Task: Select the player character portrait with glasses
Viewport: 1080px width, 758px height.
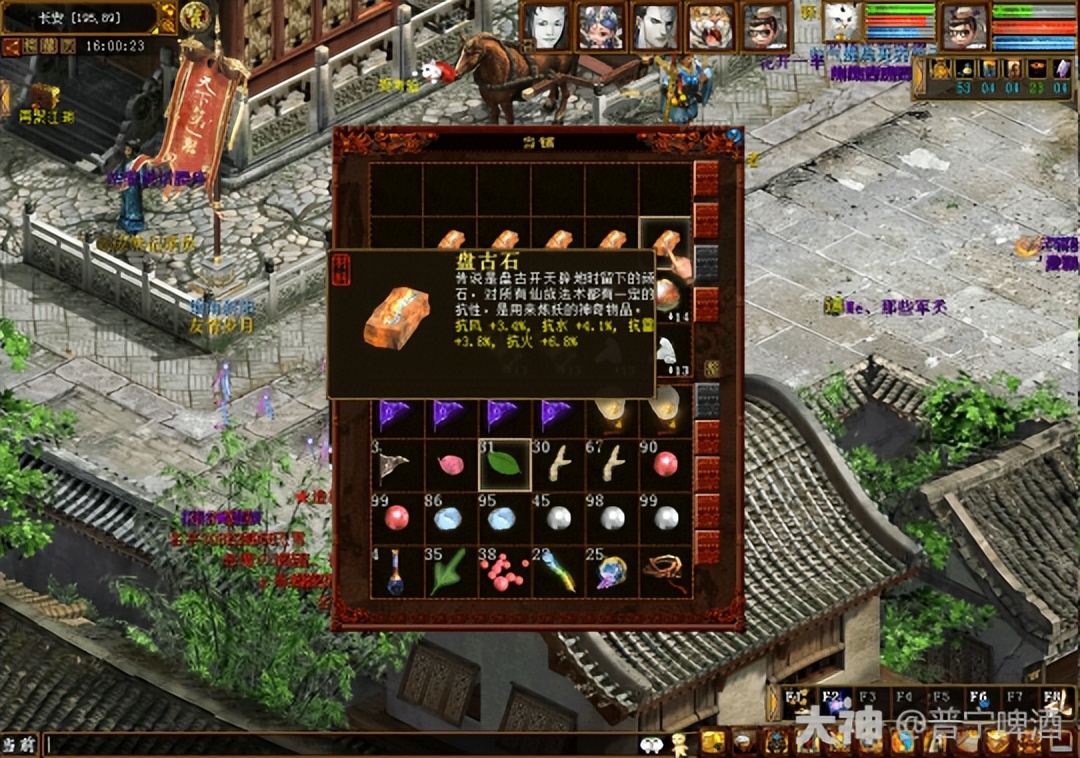Action: click(x=964, y=27)
